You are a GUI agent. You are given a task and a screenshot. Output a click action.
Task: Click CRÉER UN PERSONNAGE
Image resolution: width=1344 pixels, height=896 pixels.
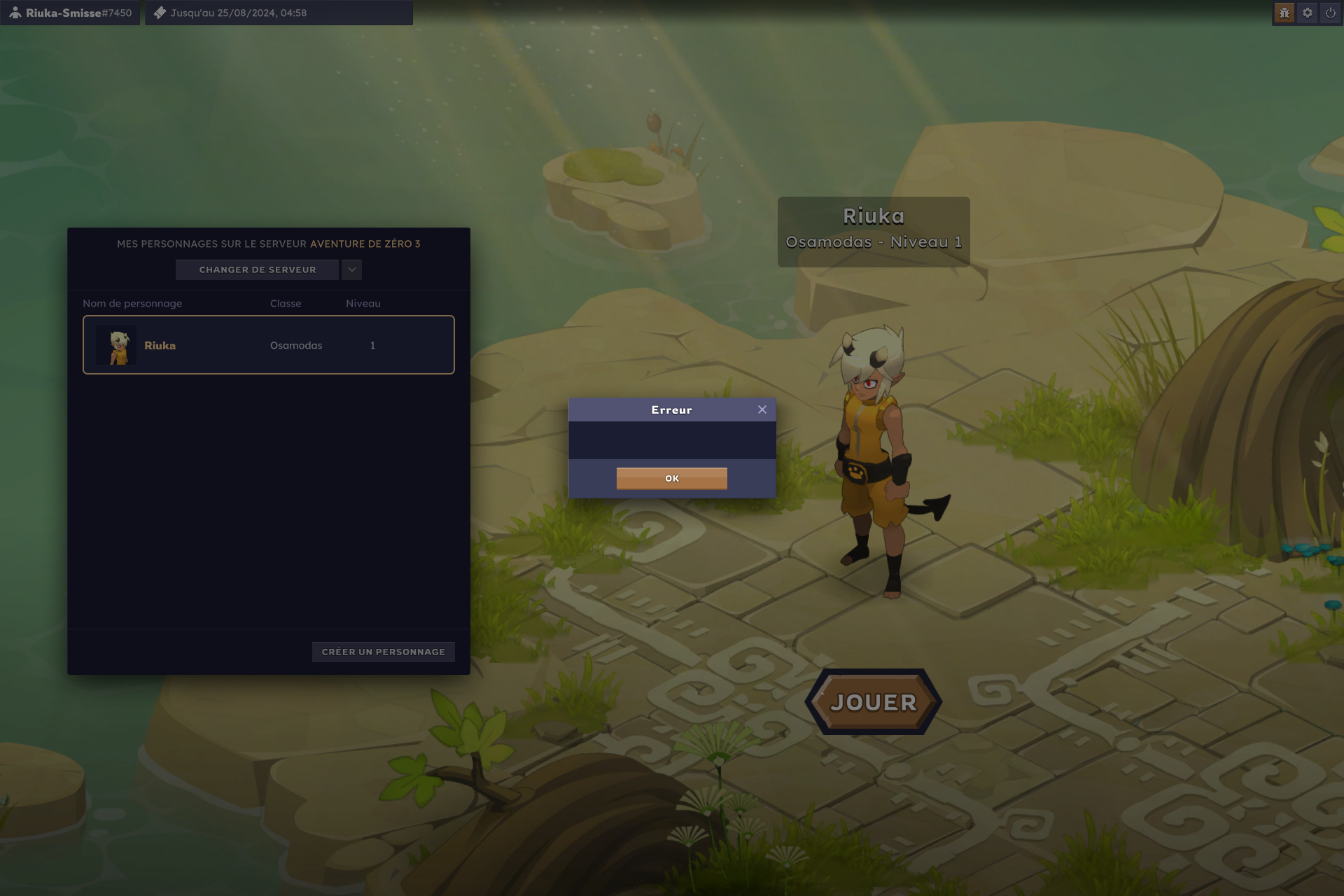(x=383, y=652)
